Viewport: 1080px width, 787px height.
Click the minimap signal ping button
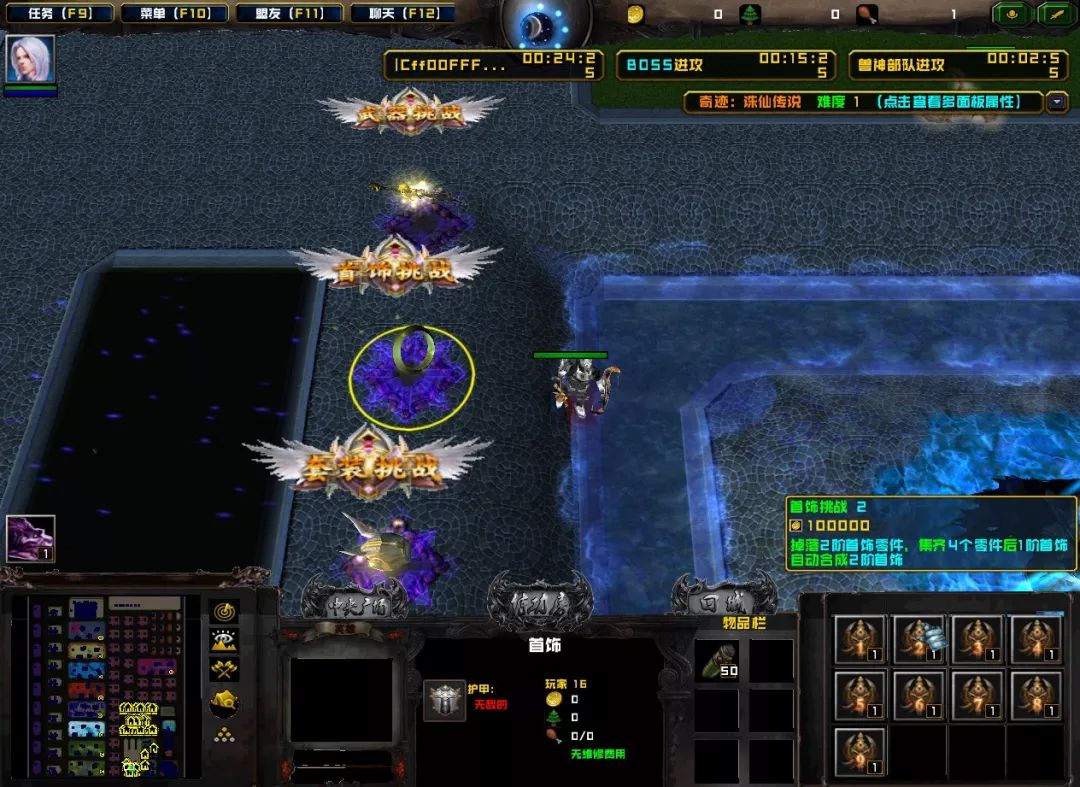click(x=224, y=611)
